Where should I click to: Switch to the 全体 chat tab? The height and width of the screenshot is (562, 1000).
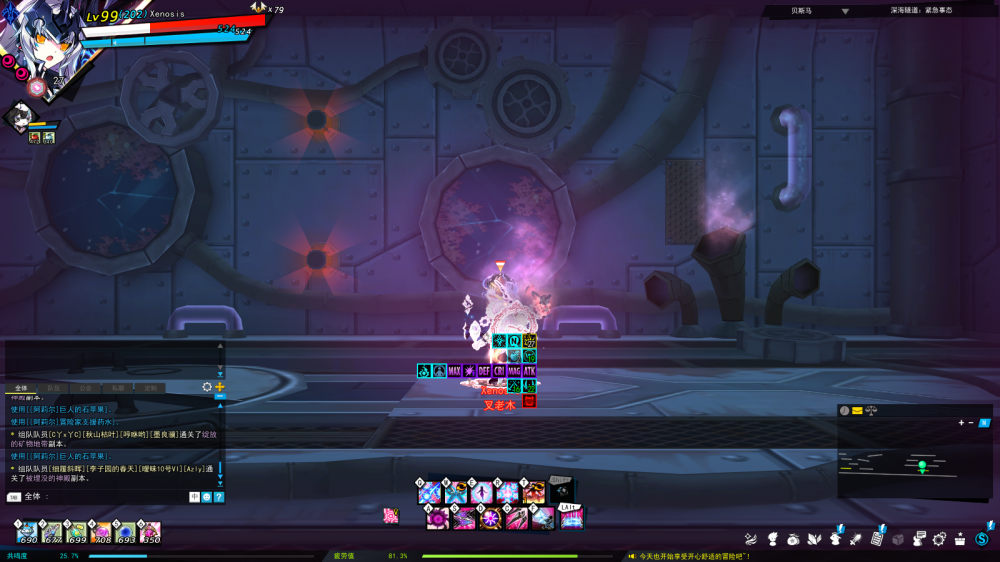tap(21, 388)
